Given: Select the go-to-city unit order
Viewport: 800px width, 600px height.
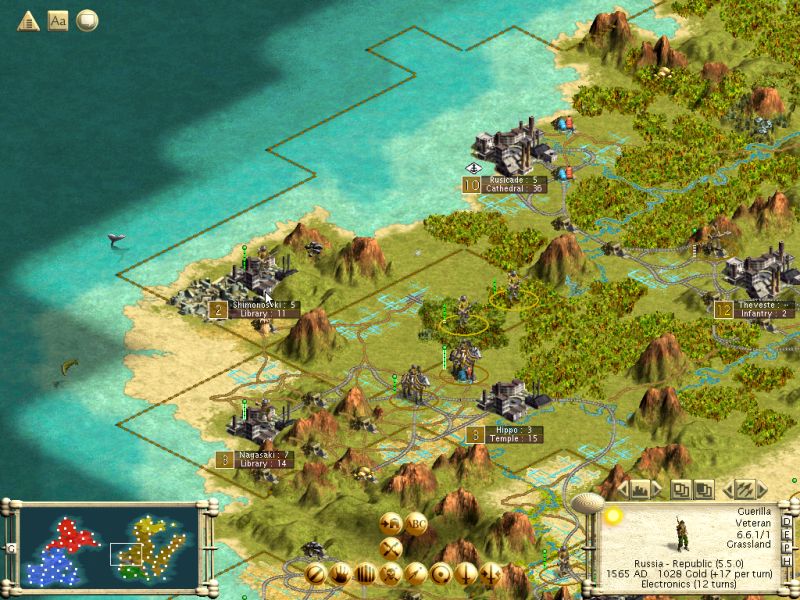Looking at the screenshot, I should coord(390,523).
